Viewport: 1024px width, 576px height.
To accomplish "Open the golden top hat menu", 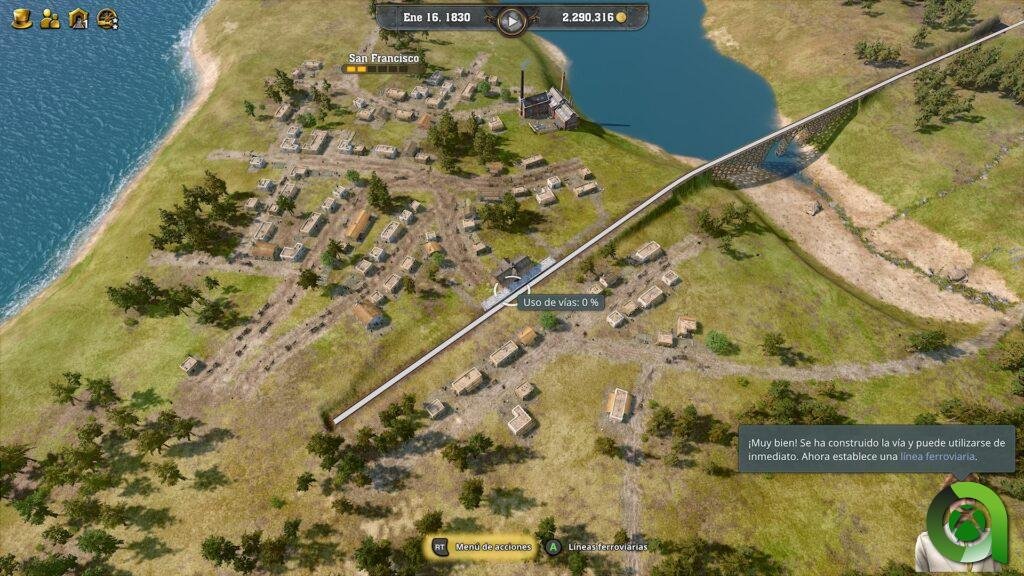I will pyautogui.click(x=22, y=17).
